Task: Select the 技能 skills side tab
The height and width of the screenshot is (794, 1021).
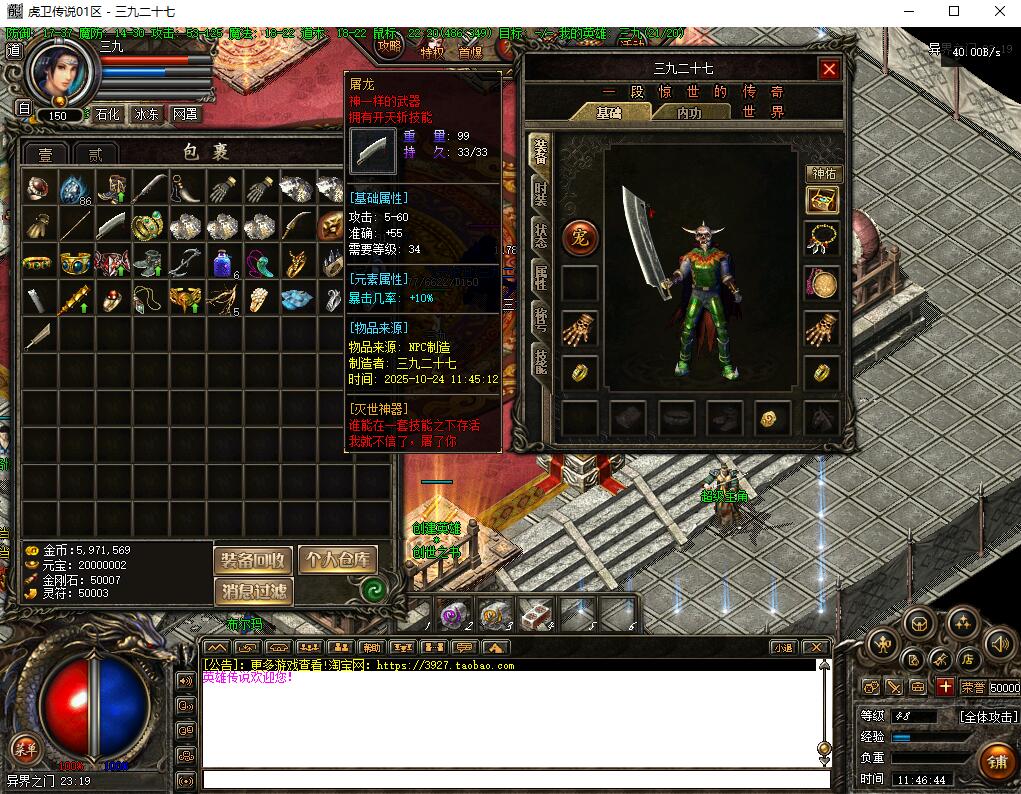Action: click(x=540, y=360)
